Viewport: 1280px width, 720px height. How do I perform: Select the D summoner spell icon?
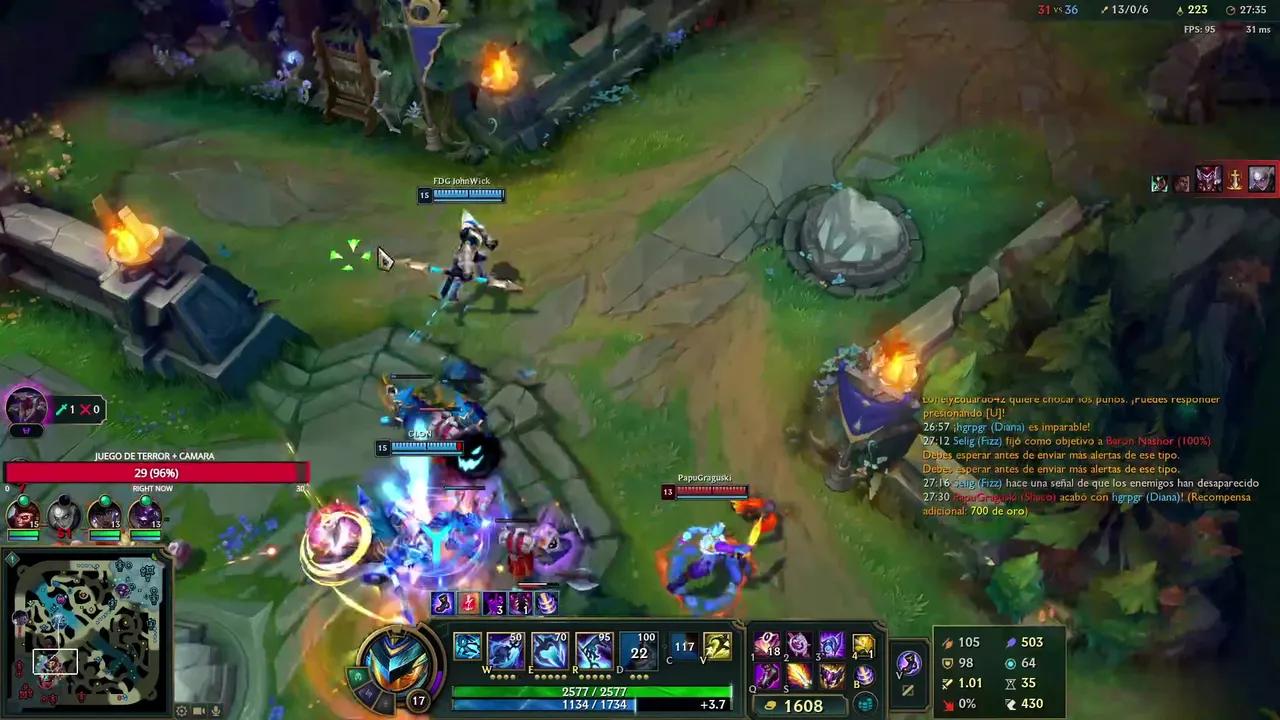[x=638, y=650]
